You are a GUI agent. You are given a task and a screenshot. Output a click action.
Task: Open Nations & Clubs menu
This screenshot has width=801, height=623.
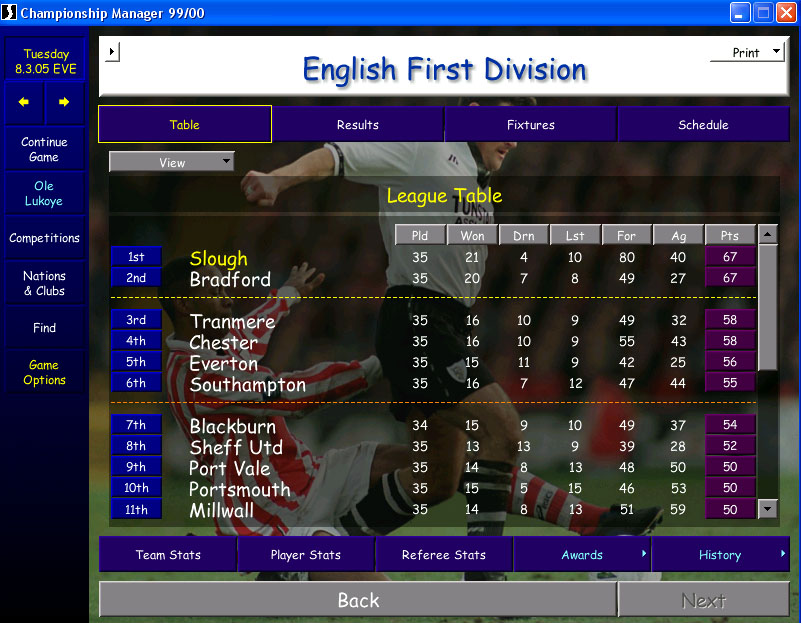[44, 284]
